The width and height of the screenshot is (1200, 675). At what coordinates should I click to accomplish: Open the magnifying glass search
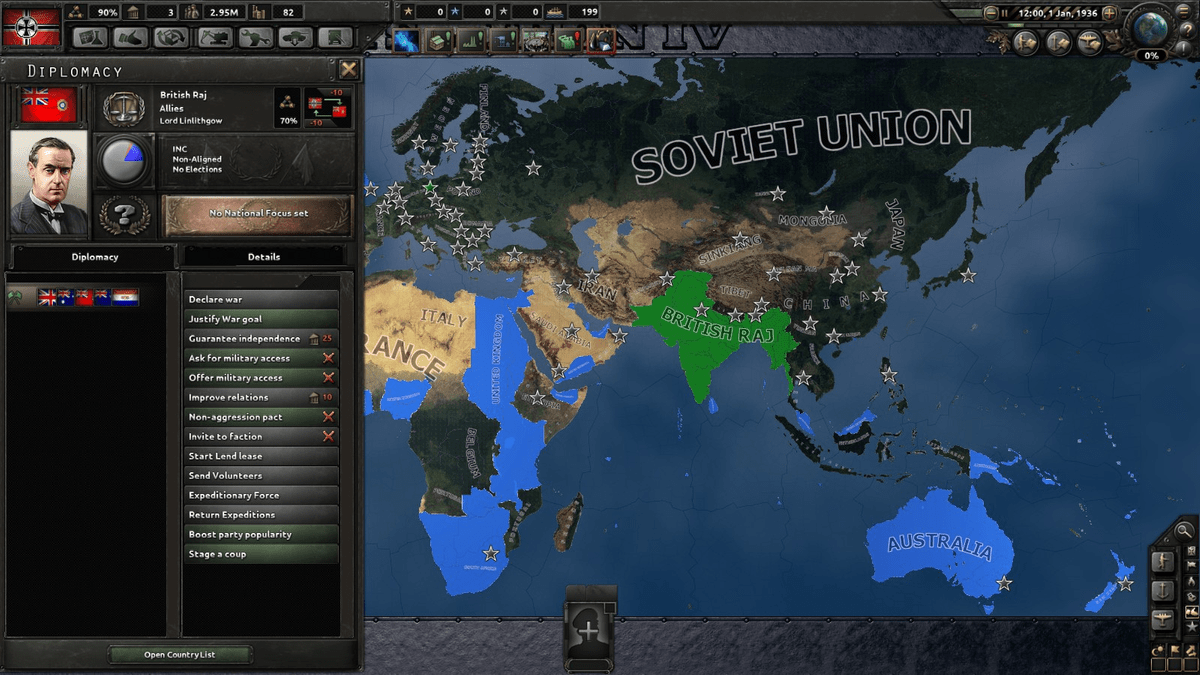click(x=1184, y=531)
